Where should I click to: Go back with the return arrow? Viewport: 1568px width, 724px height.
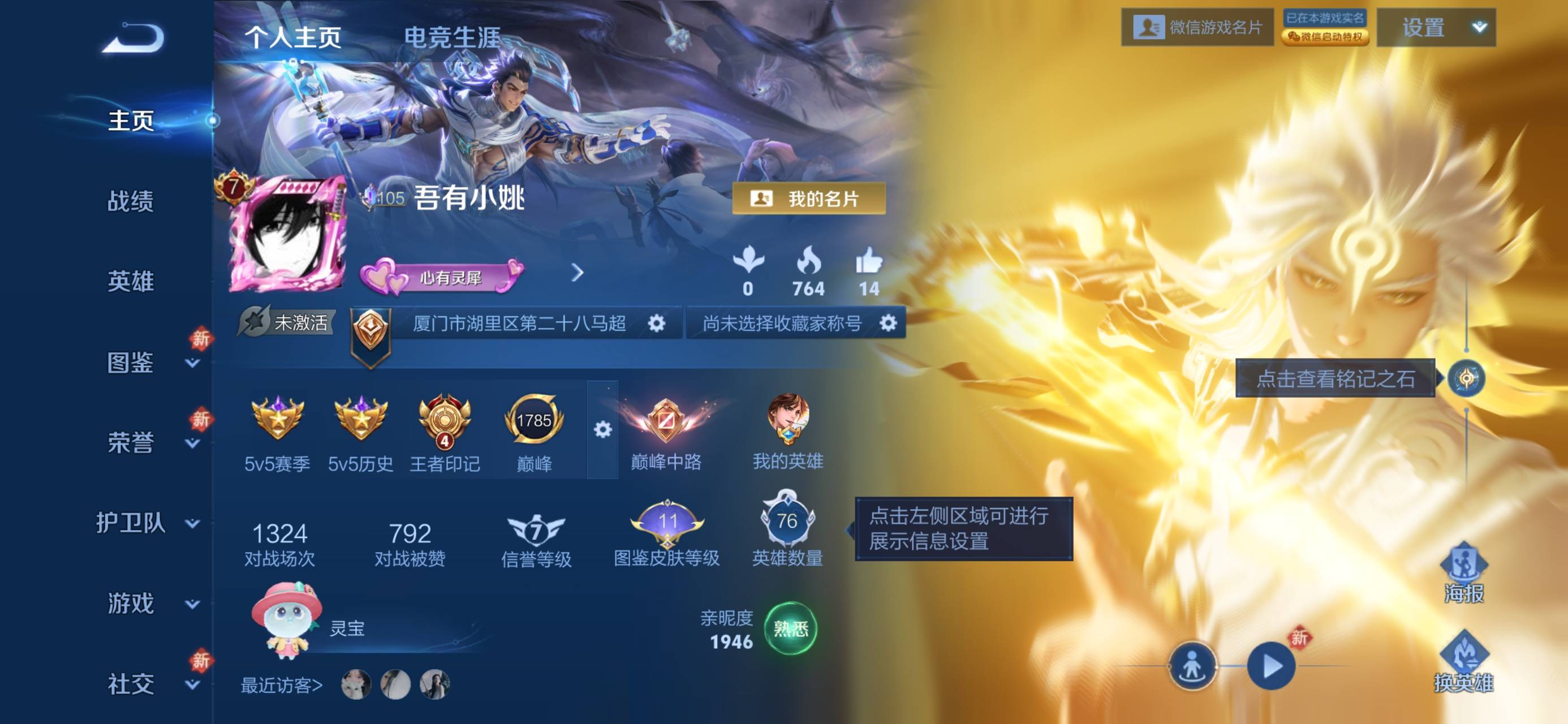coord(133,38)
